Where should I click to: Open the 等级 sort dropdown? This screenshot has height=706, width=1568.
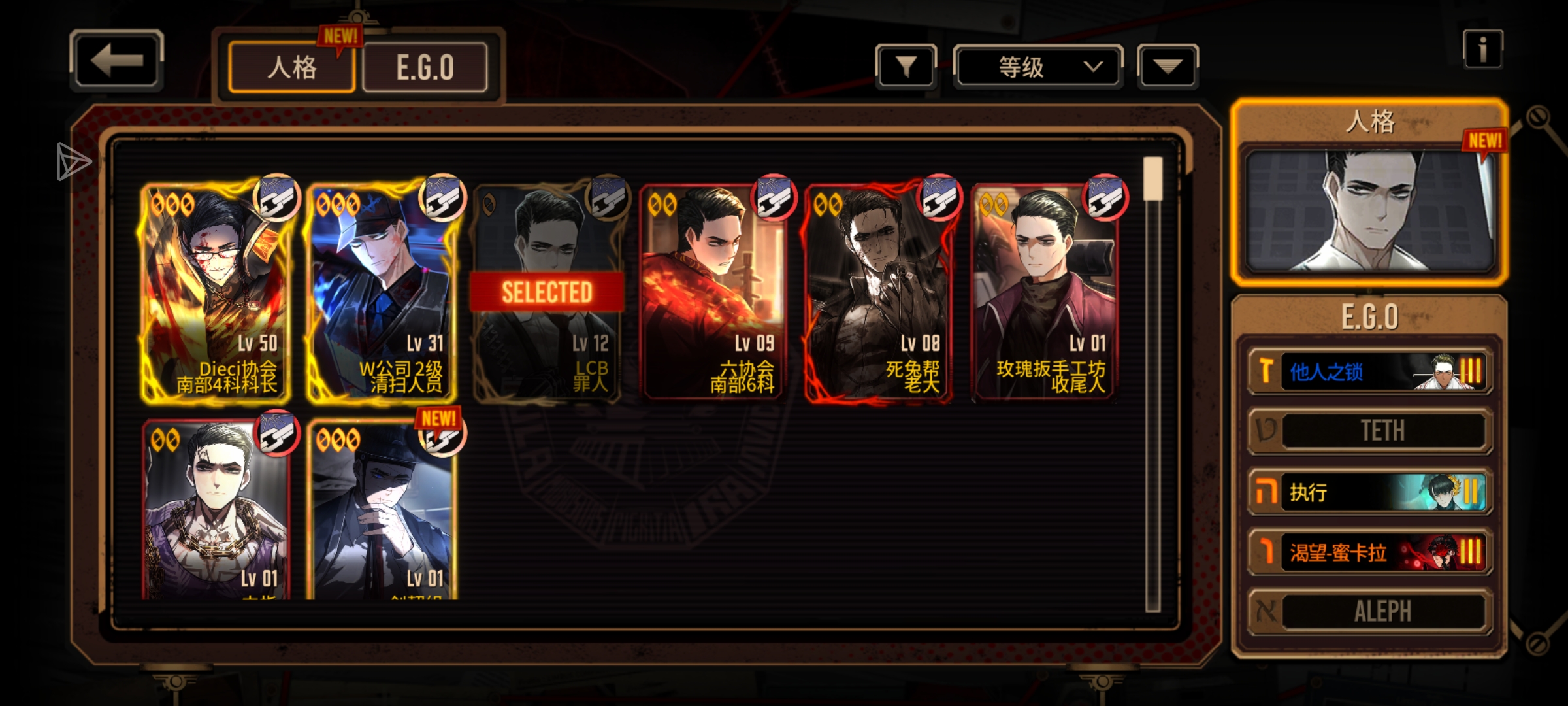[1037, 67]
